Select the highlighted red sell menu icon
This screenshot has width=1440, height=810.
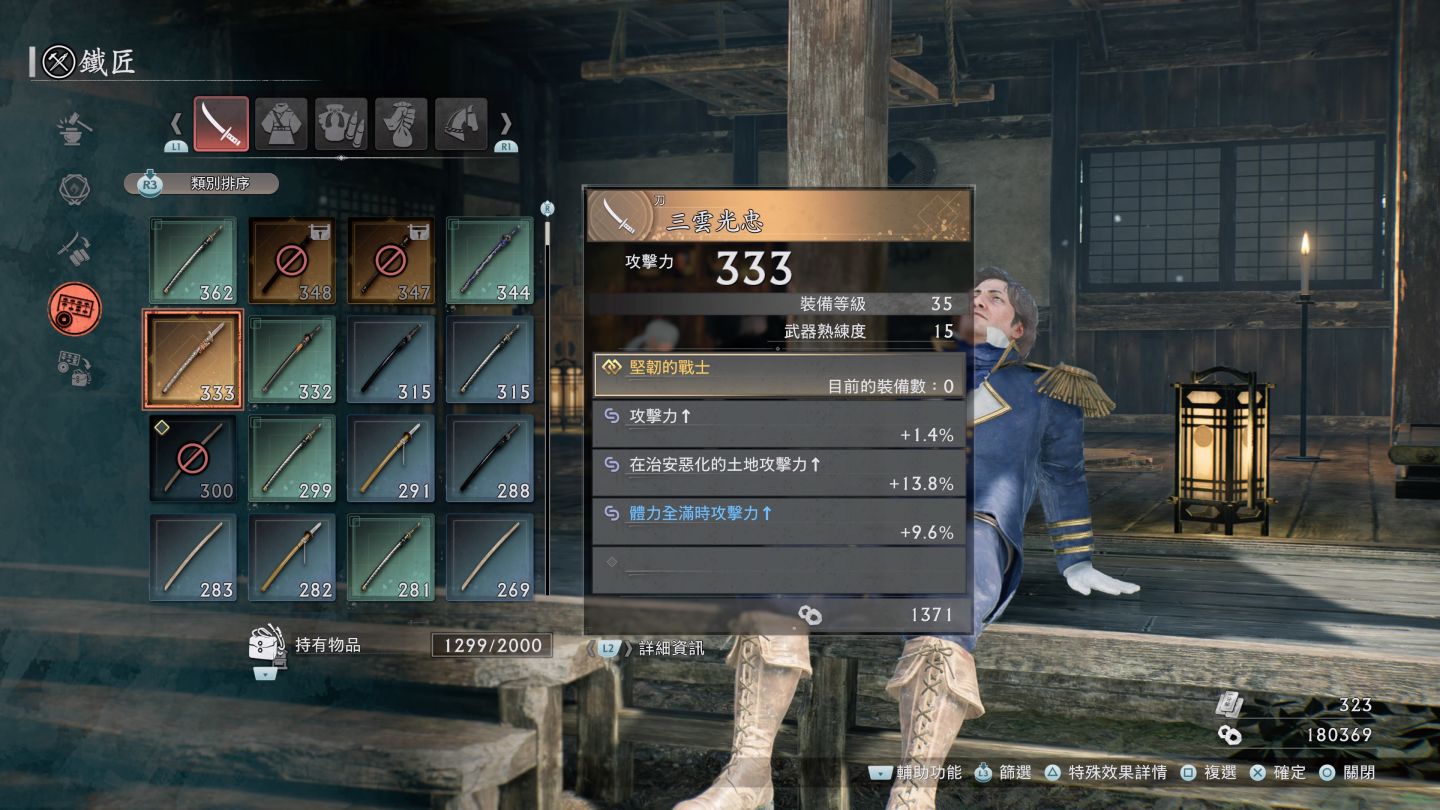[75, 309]
